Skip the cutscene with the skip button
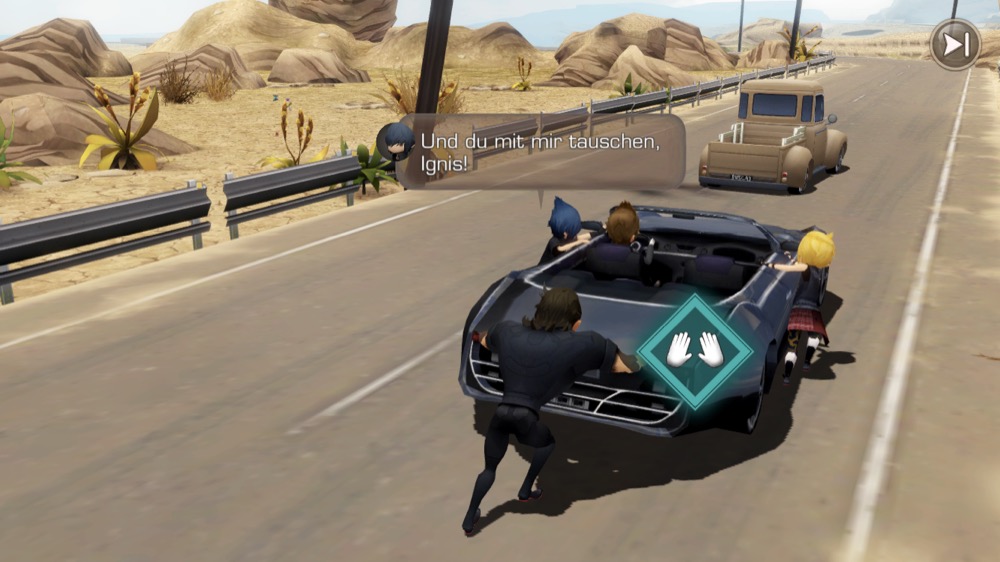Viewport: 1000px width, 562px height. click(955, 45)
